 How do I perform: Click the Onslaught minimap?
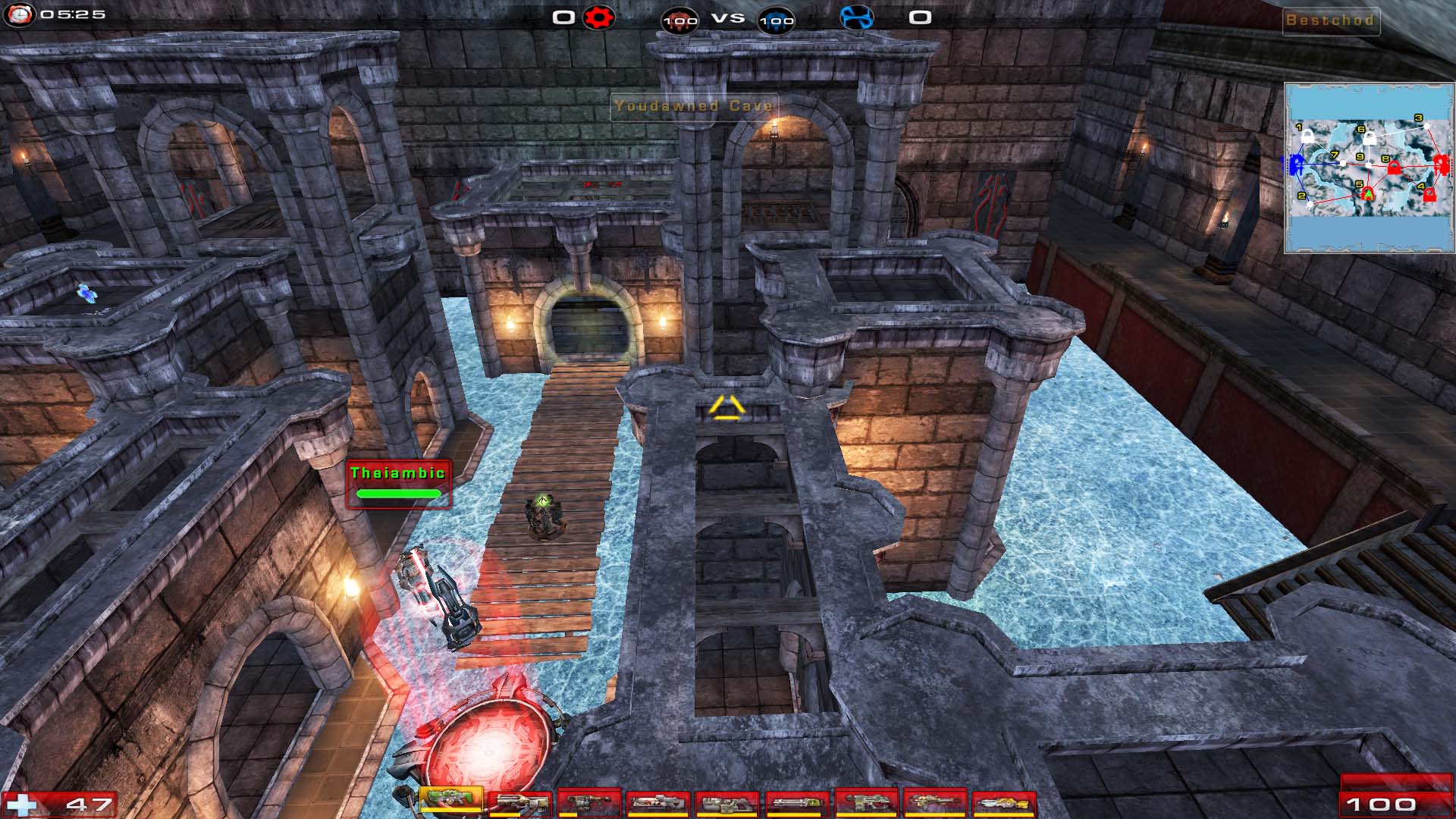pos(1369,168)
